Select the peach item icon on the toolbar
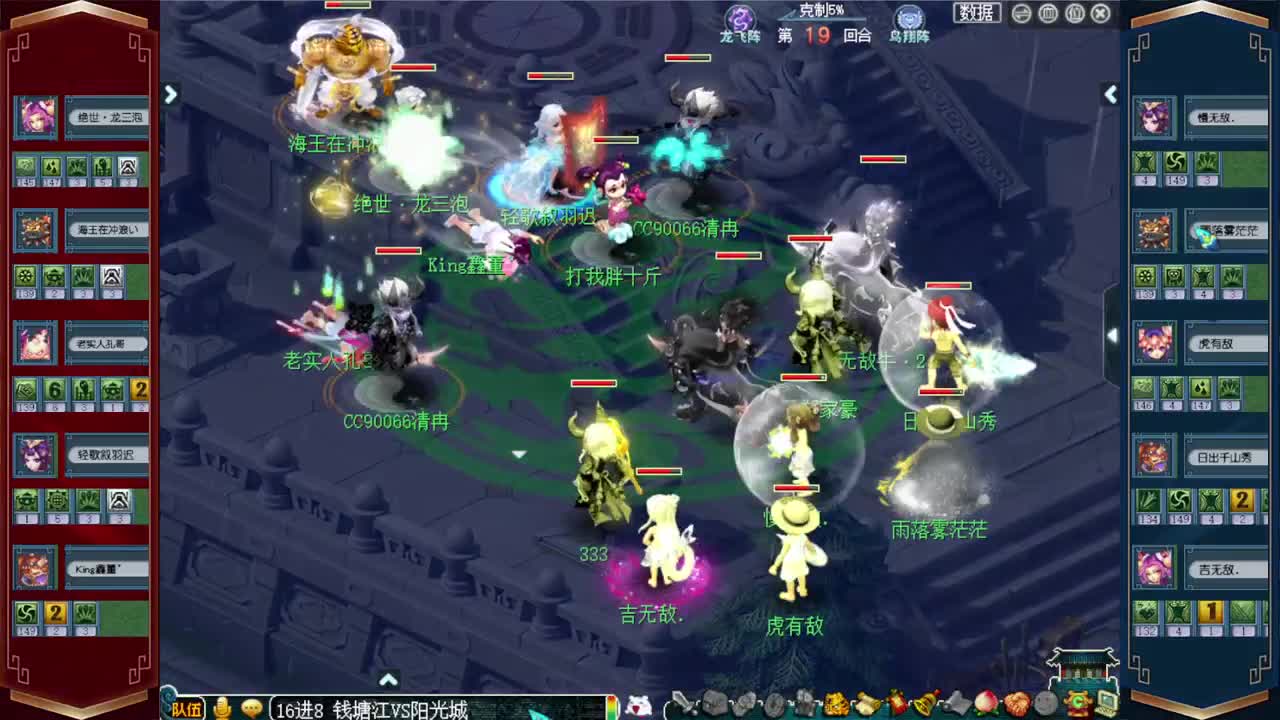1280x720 pixels. pos(983,703)
